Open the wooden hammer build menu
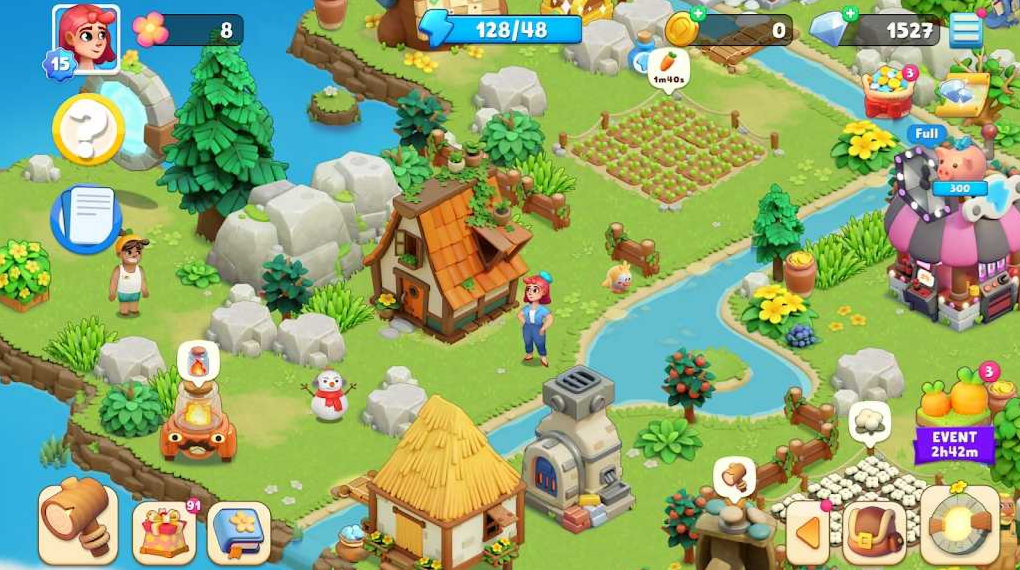The image size is (1020, 570). 78,521
